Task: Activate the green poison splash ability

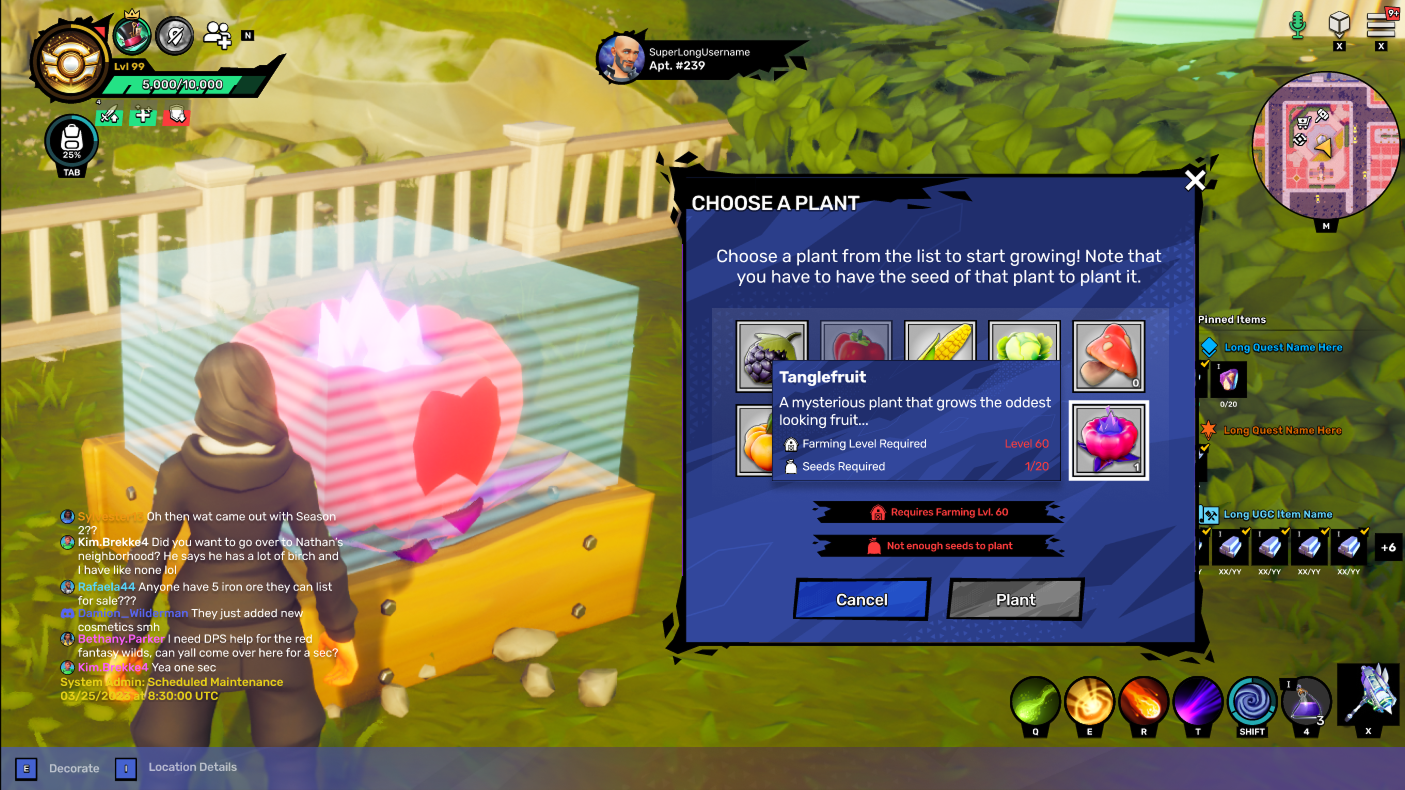Action: coord(1035,701)
